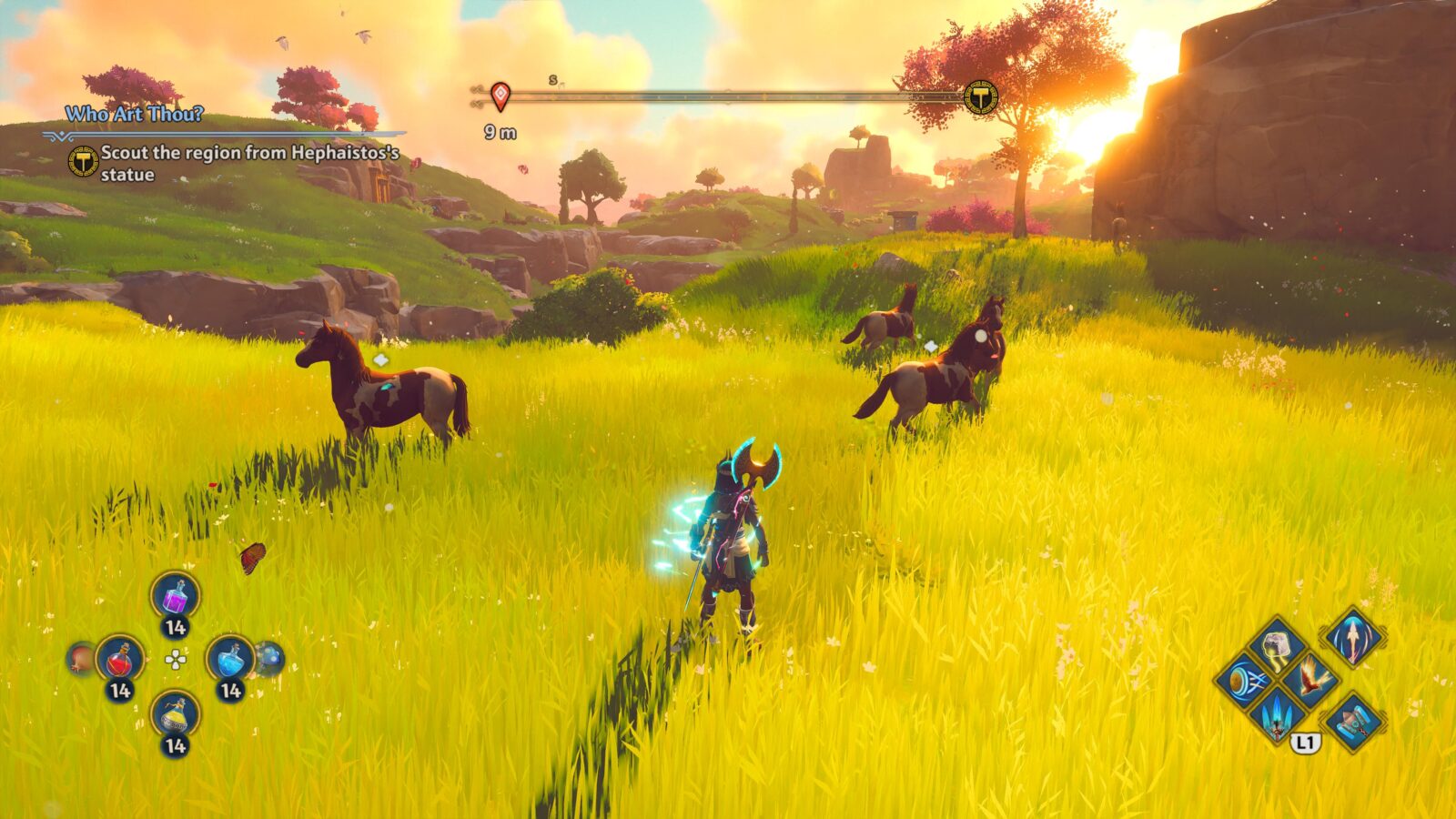Image resolution: width=1456 pixels, height=819 pixels.
Task: Click the pomegranate item icon near the wheel
Action: 80,659
